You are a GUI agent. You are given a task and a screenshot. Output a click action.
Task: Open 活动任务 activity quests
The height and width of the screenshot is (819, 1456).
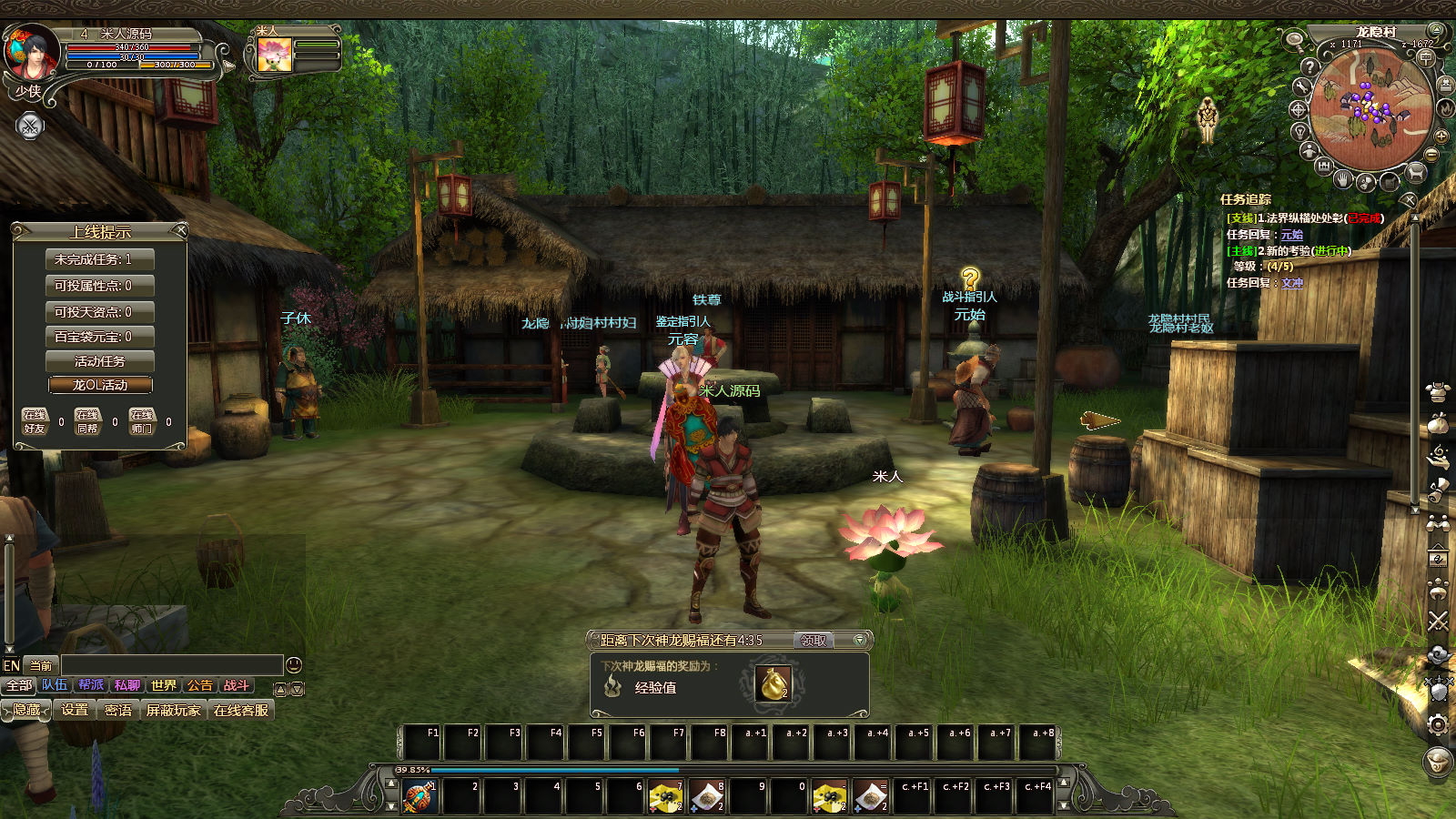tap(100, 361)
